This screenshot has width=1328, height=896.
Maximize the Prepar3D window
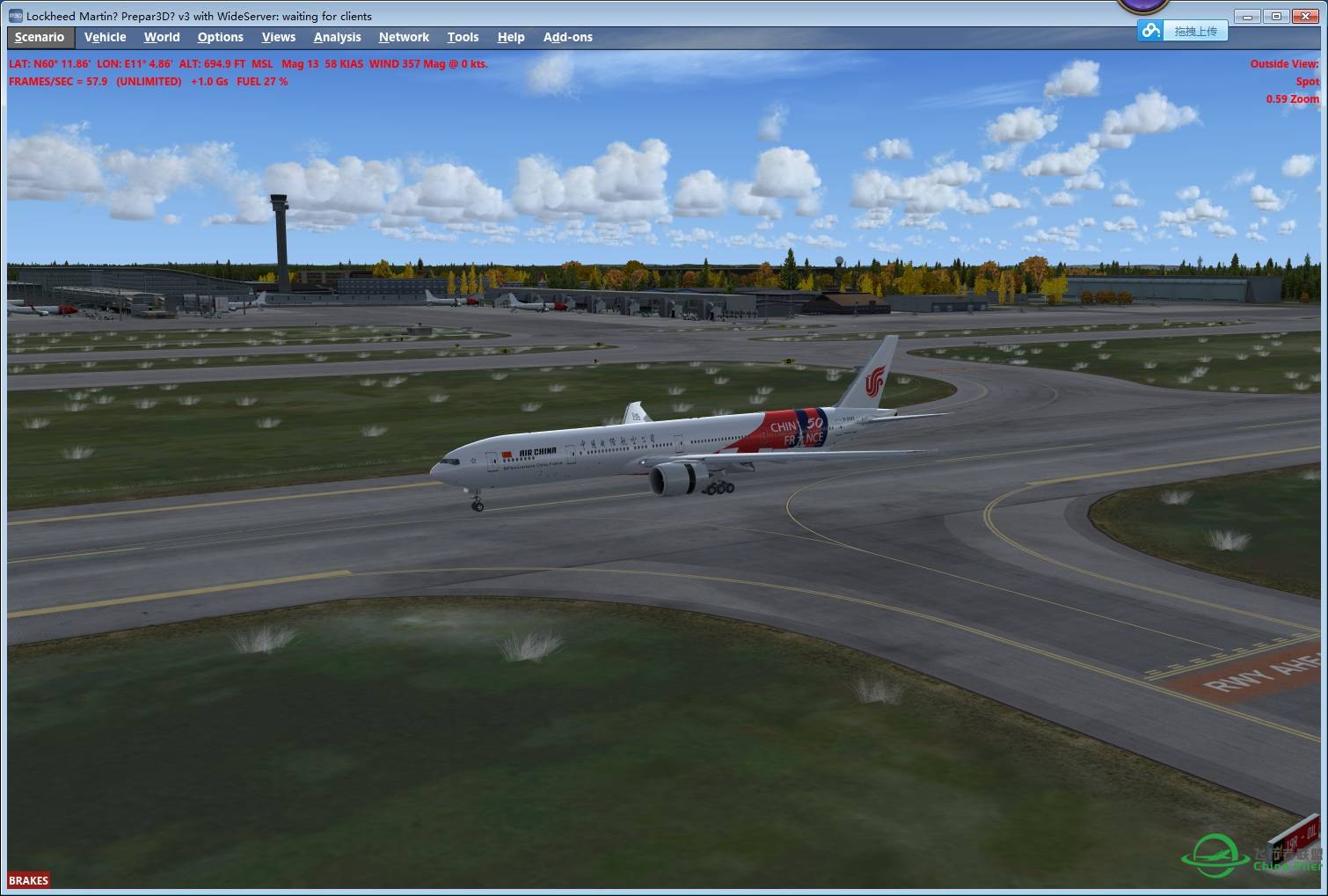click(x=1276, y=16)
